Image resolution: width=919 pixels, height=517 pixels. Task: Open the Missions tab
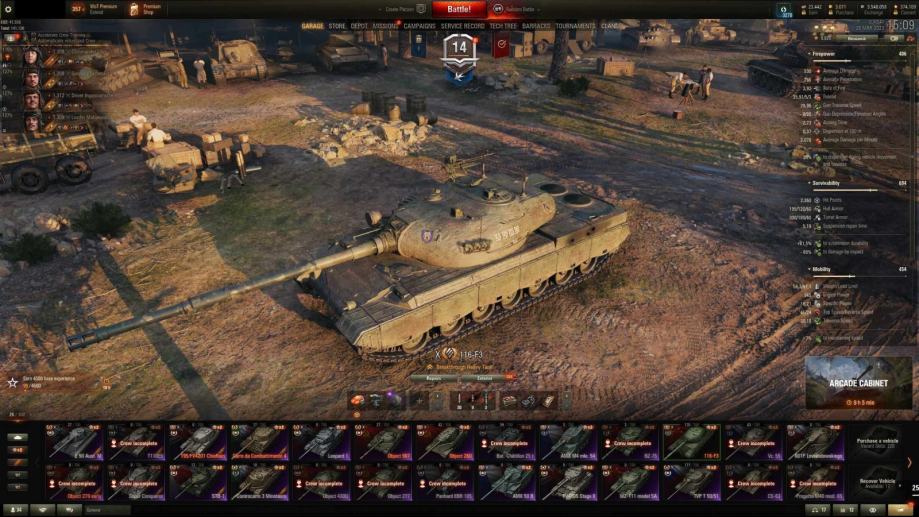(386, 26)
